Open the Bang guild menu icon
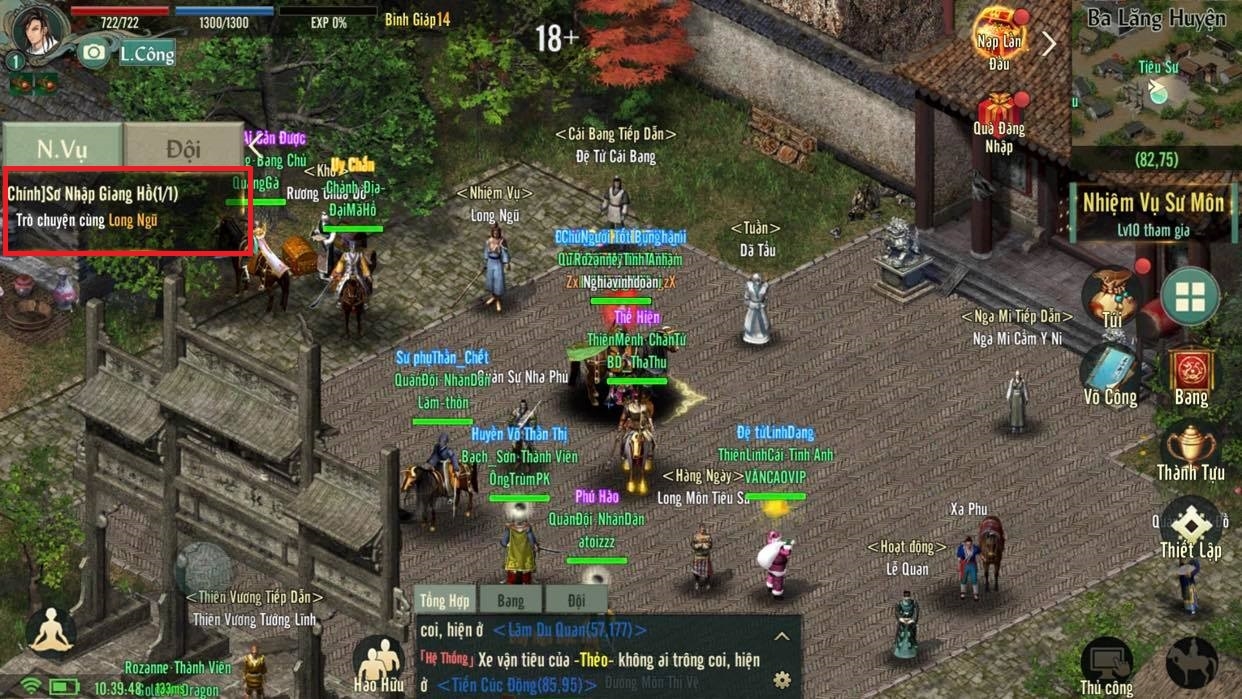Screen dimensions: 1242x699 [x=1191, y=375]
